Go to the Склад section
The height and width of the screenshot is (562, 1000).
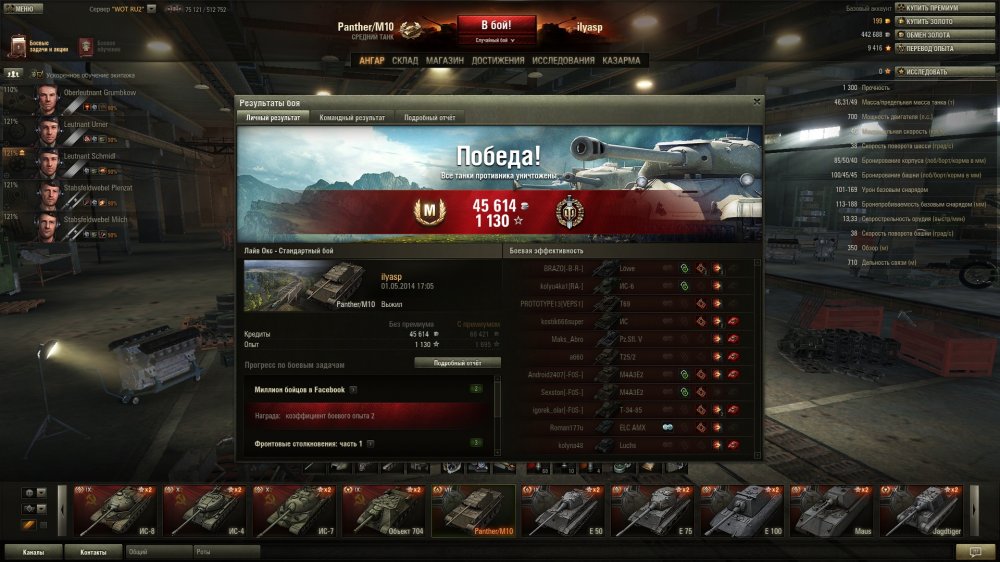pos(405,60)
